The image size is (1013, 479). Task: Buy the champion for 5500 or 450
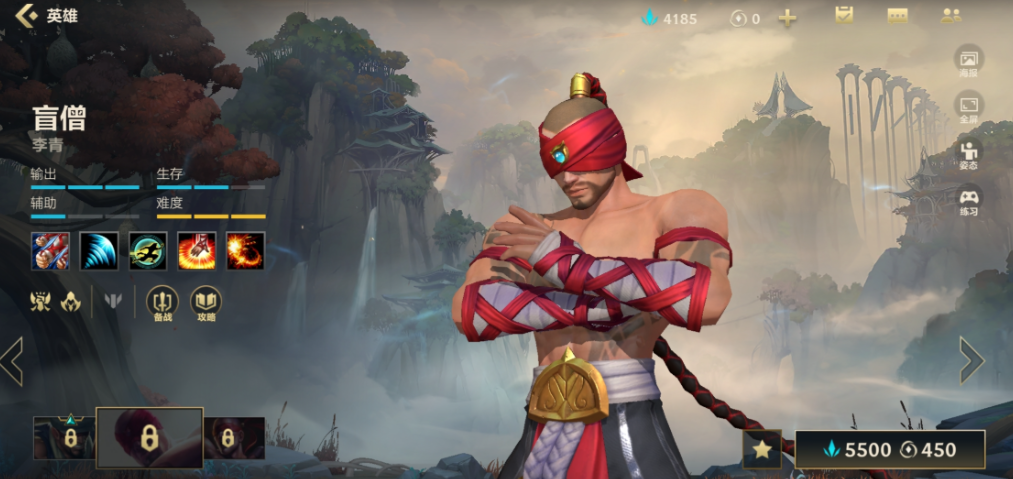tap(890, 450)
